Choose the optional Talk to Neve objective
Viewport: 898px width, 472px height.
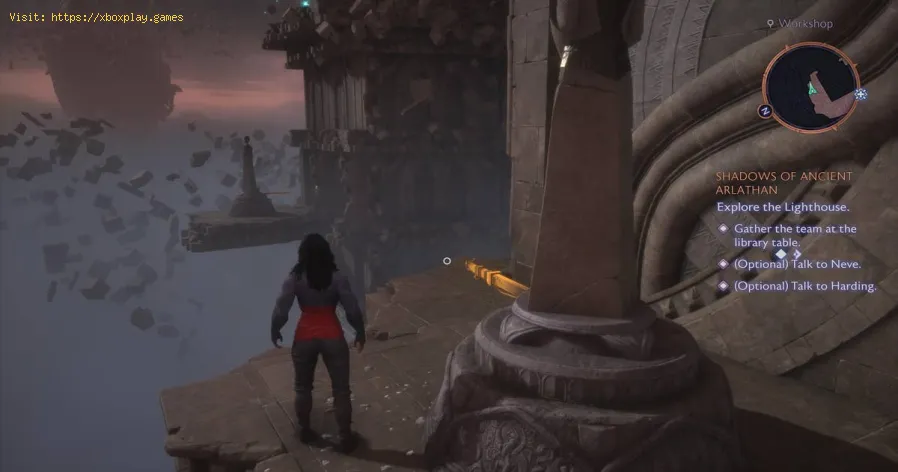pyautogui.click(x=797, y=264)
